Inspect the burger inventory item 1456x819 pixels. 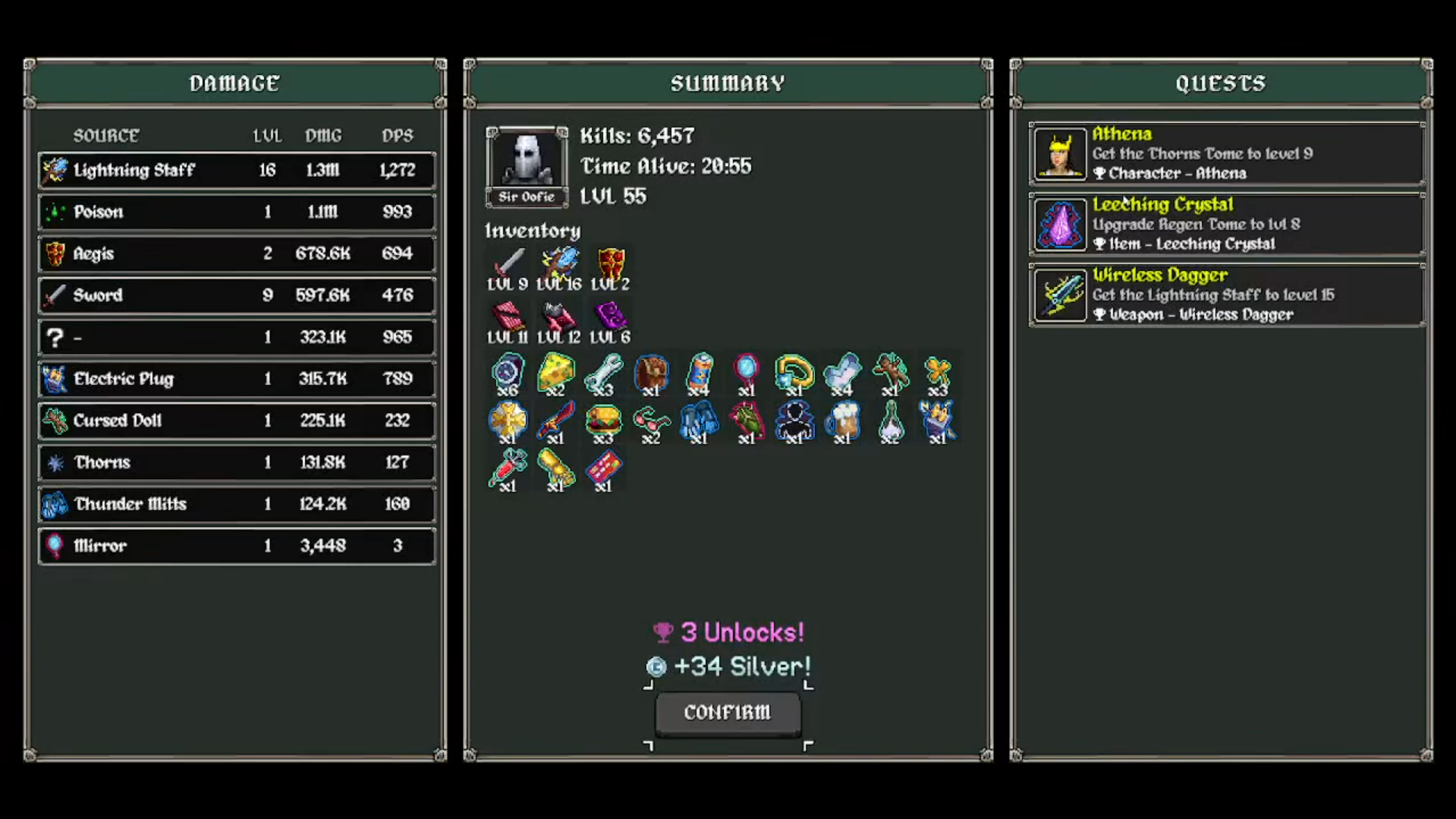coord(603,421)
